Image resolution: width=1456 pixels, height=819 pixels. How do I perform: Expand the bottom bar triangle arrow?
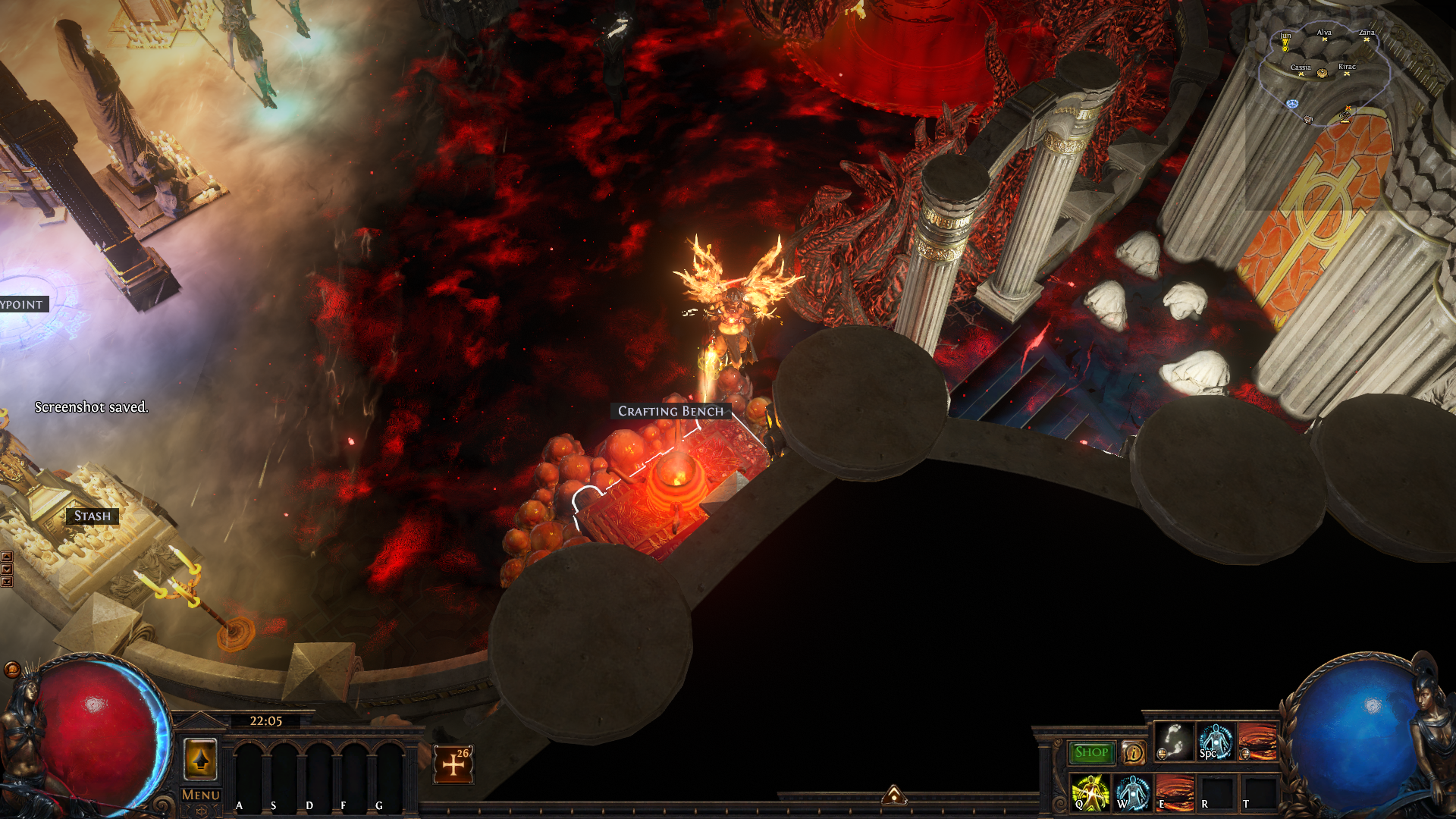click(894, 795)
